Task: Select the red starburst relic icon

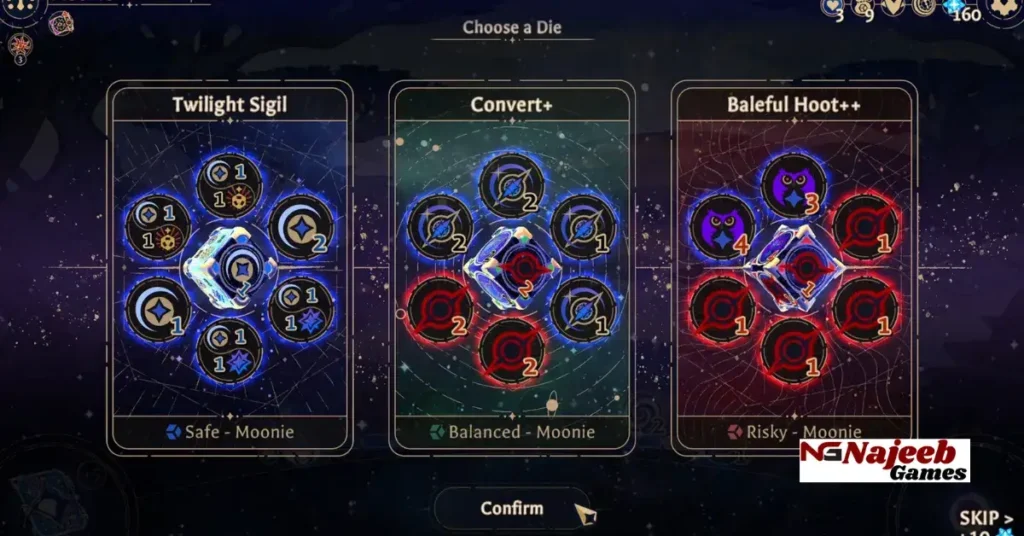Action: (x=20, y=45)
